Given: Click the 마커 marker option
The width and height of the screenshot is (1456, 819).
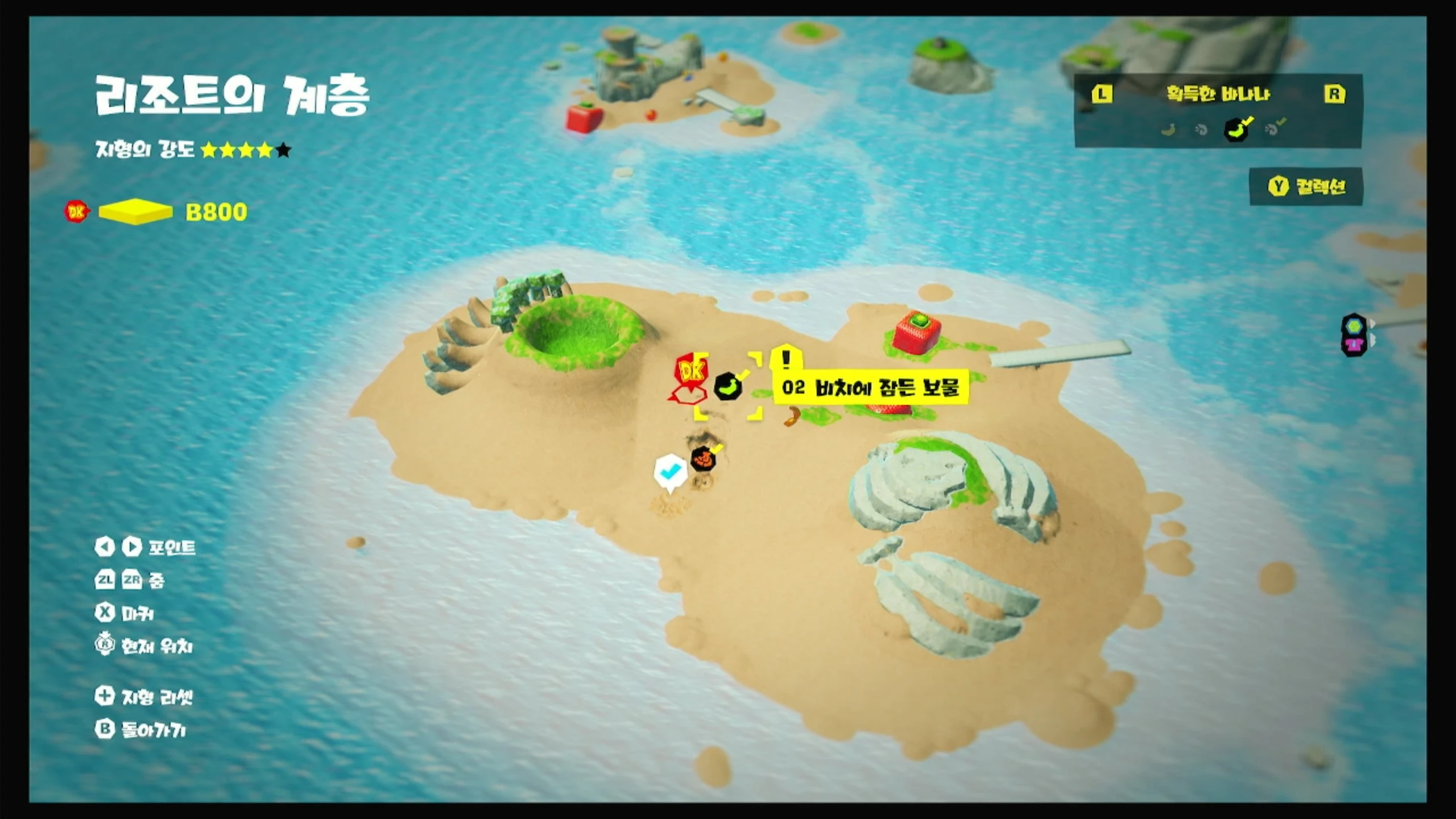Looking at the screenshot, I should [x=125, y=613].
